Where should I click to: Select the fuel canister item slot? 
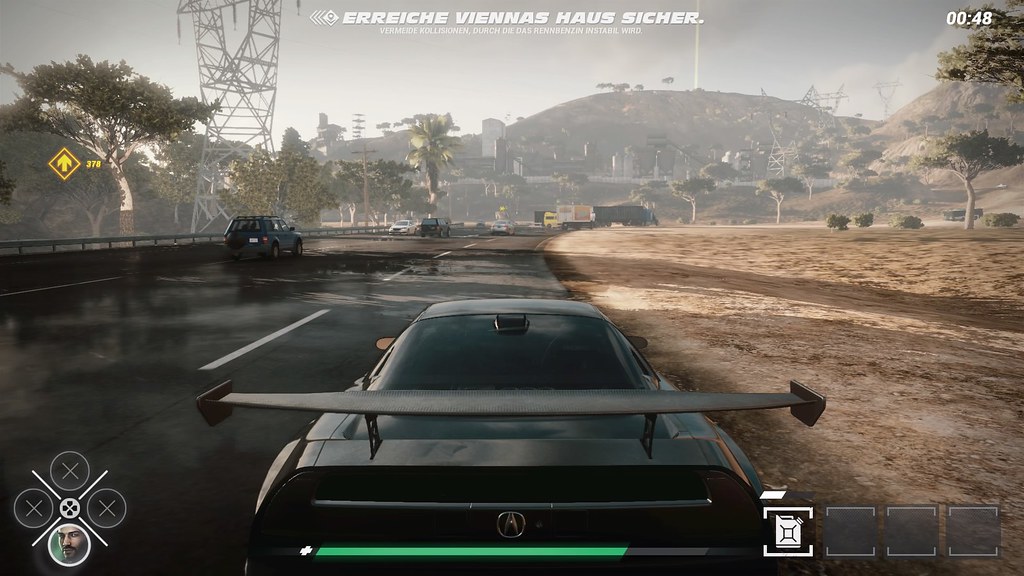pyautogui.click(x=788, y=531)
